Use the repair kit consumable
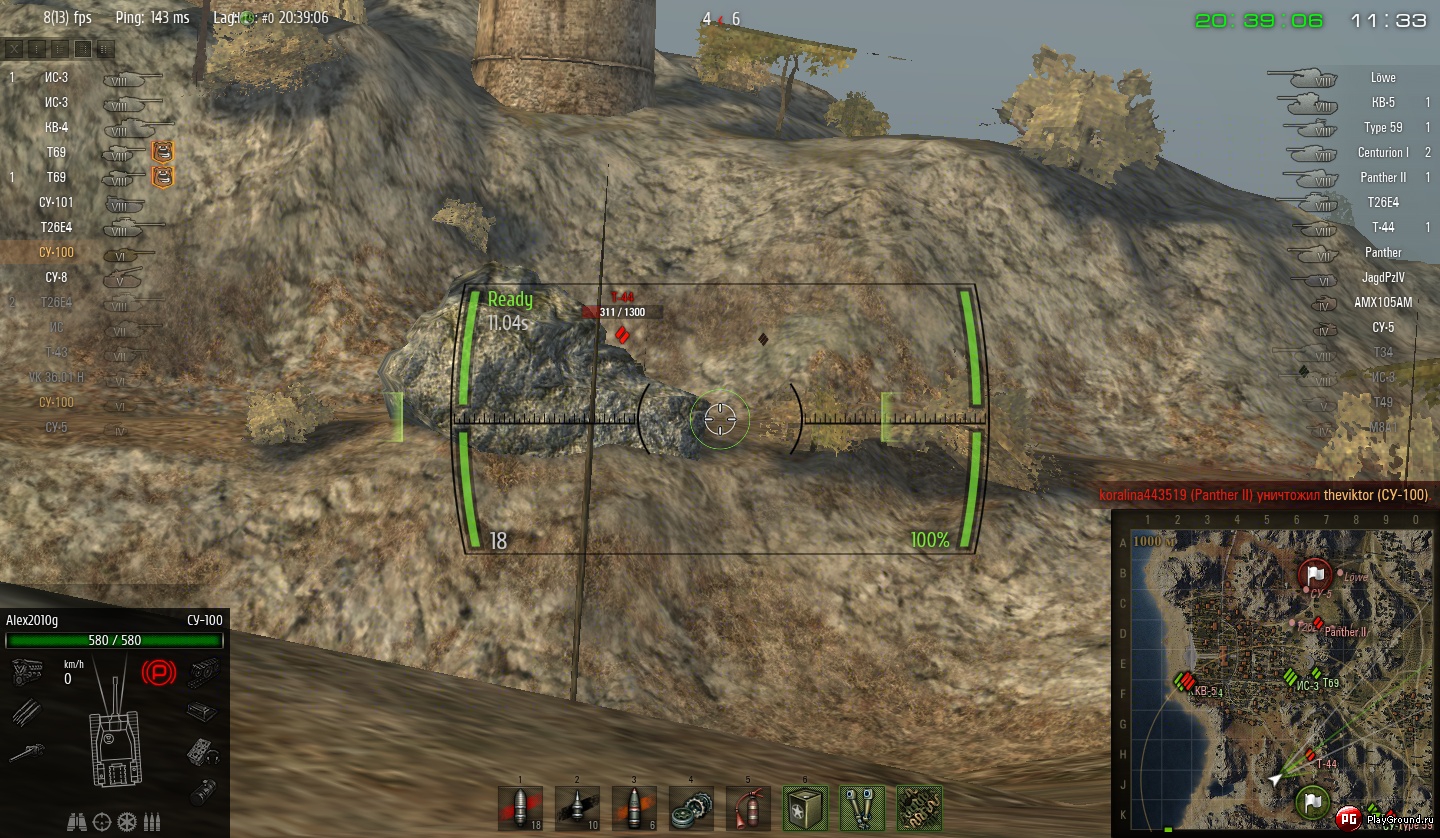Viewport: 1440px width, 838px height. click(x=691, y=808)
